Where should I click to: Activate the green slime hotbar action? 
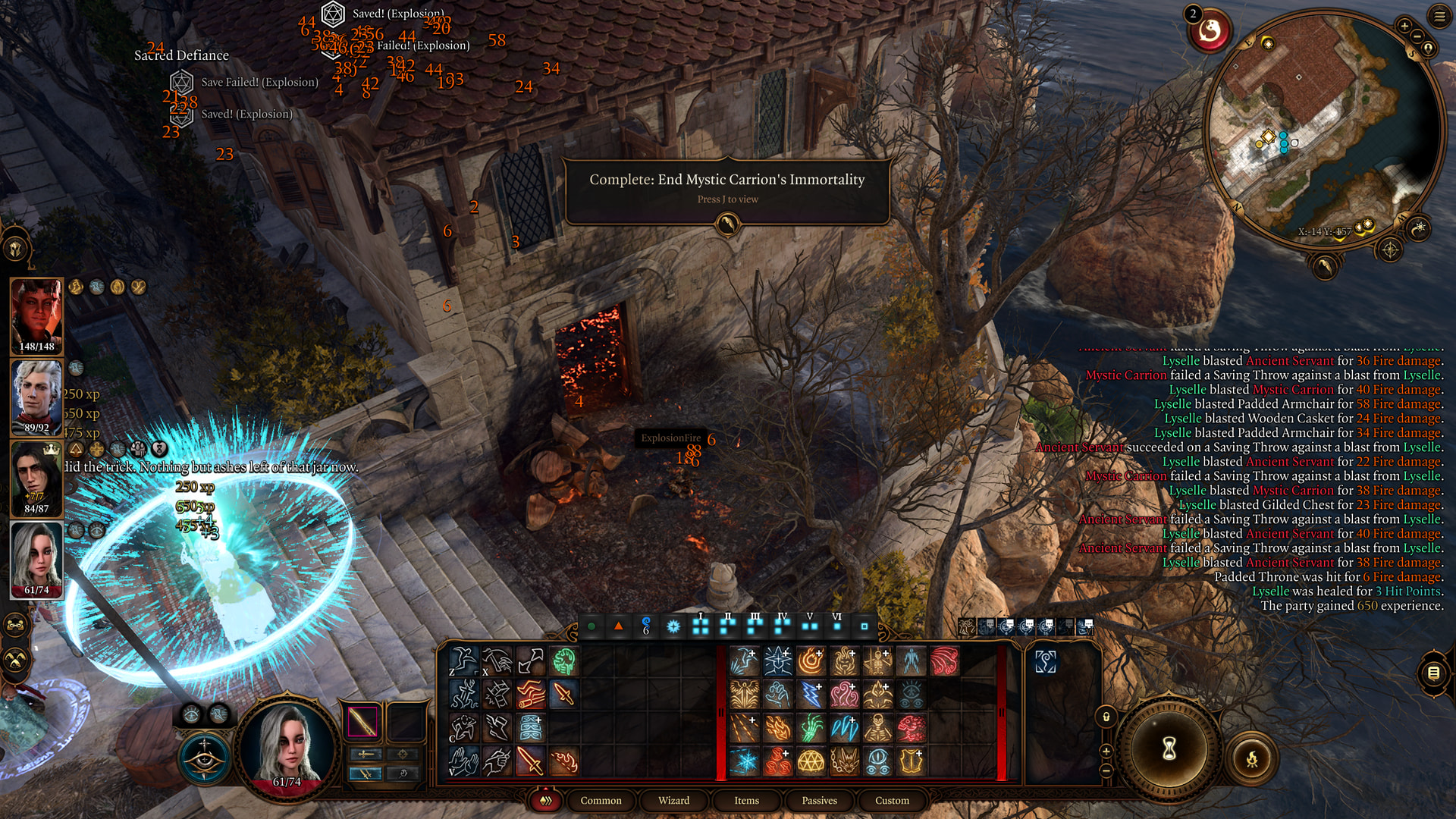[563, 661]
